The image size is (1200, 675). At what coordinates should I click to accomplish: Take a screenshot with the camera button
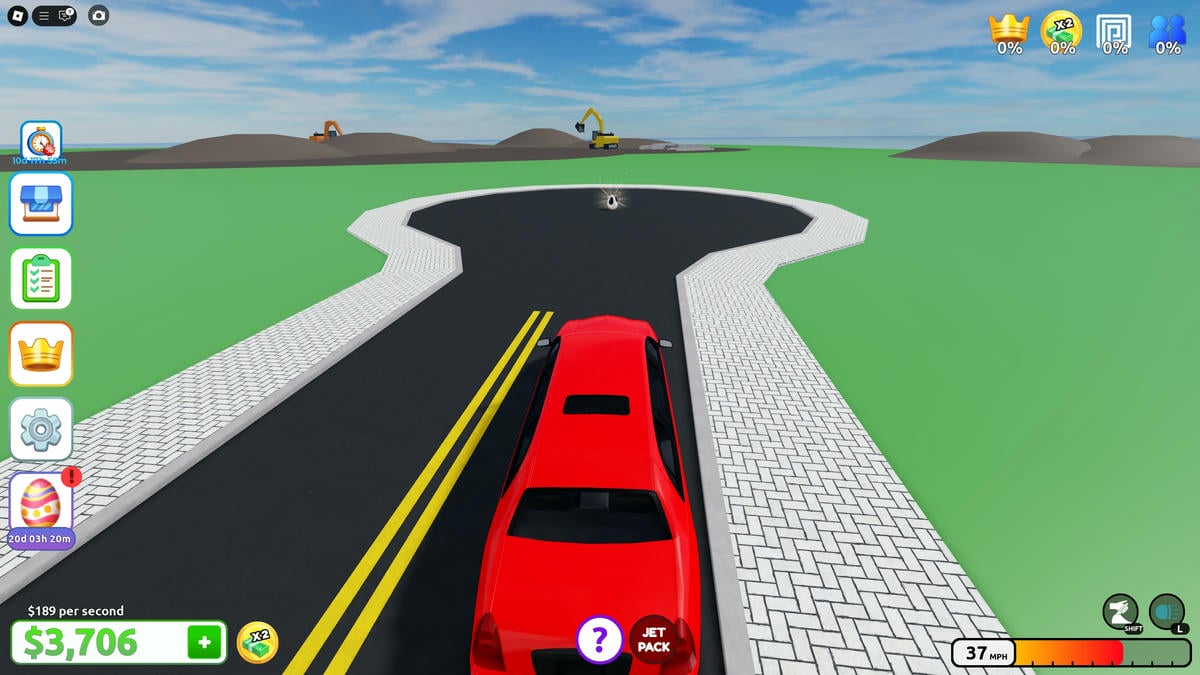pyautogui.click(x=98, y=15)
